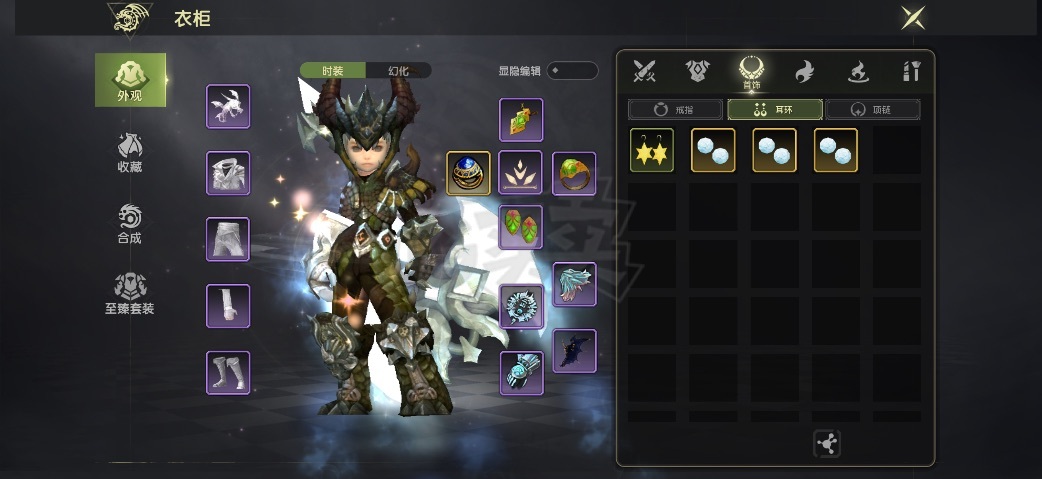Select the chest armor category

pyautogui.click(x=697, y=71)
